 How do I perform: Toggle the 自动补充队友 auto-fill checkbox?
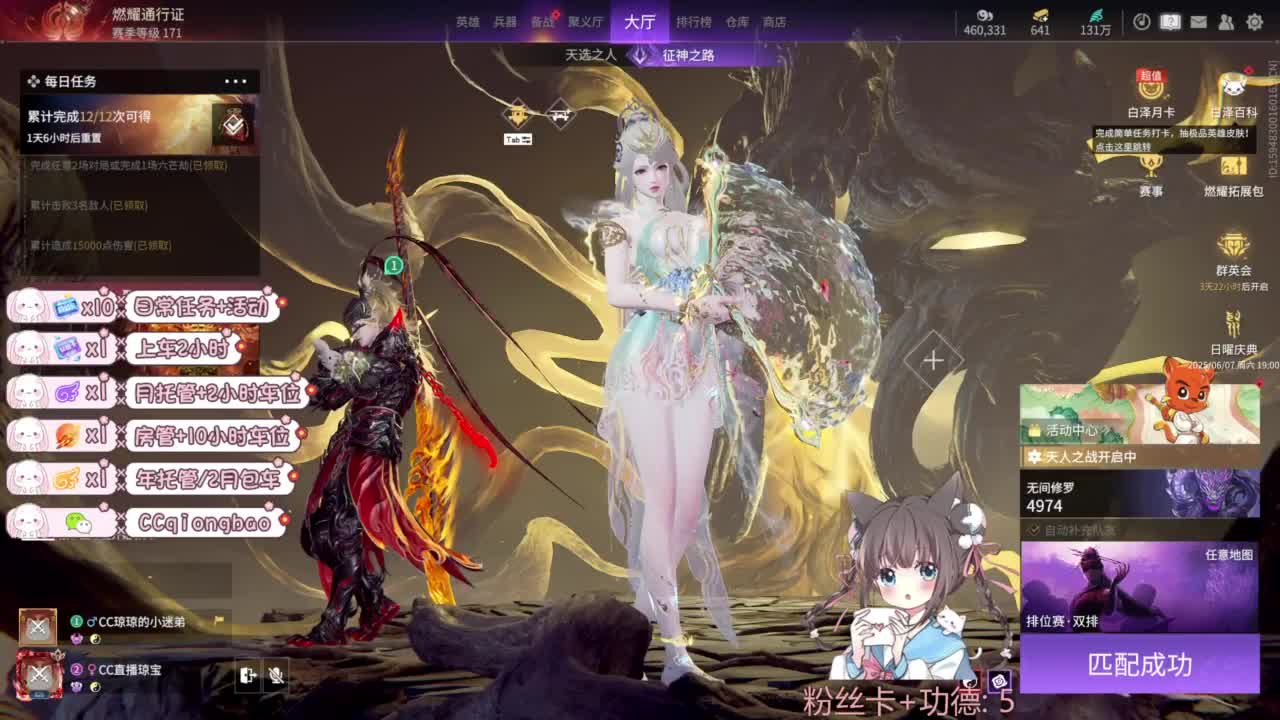tap(1034, 530)
